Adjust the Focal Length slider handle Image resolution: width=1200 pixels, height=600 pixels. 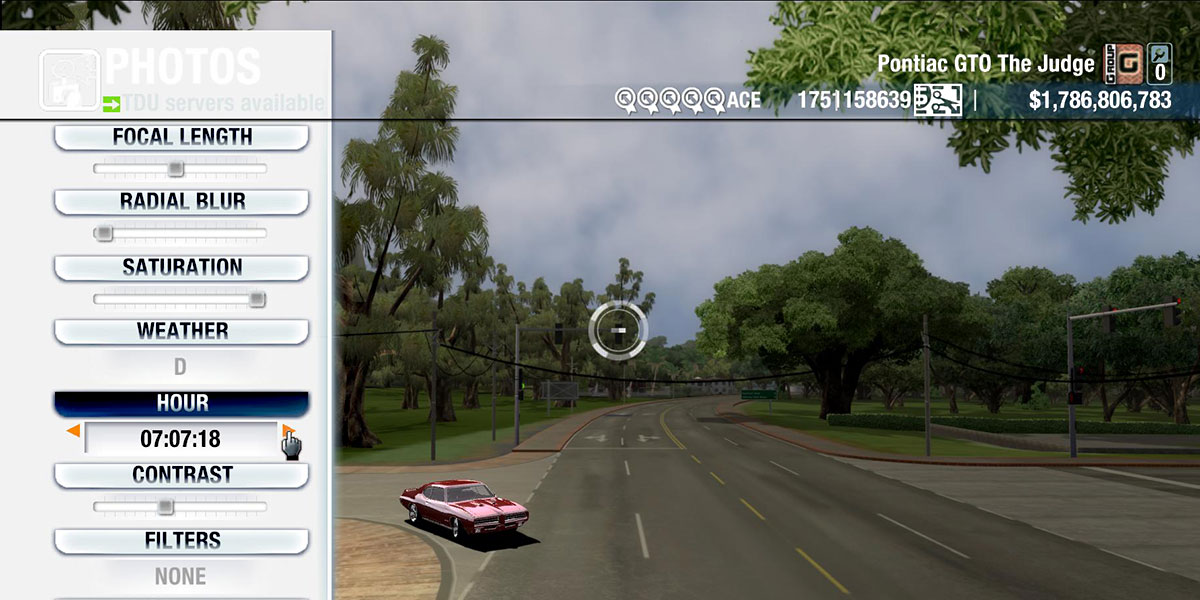(x=175, y=169)
